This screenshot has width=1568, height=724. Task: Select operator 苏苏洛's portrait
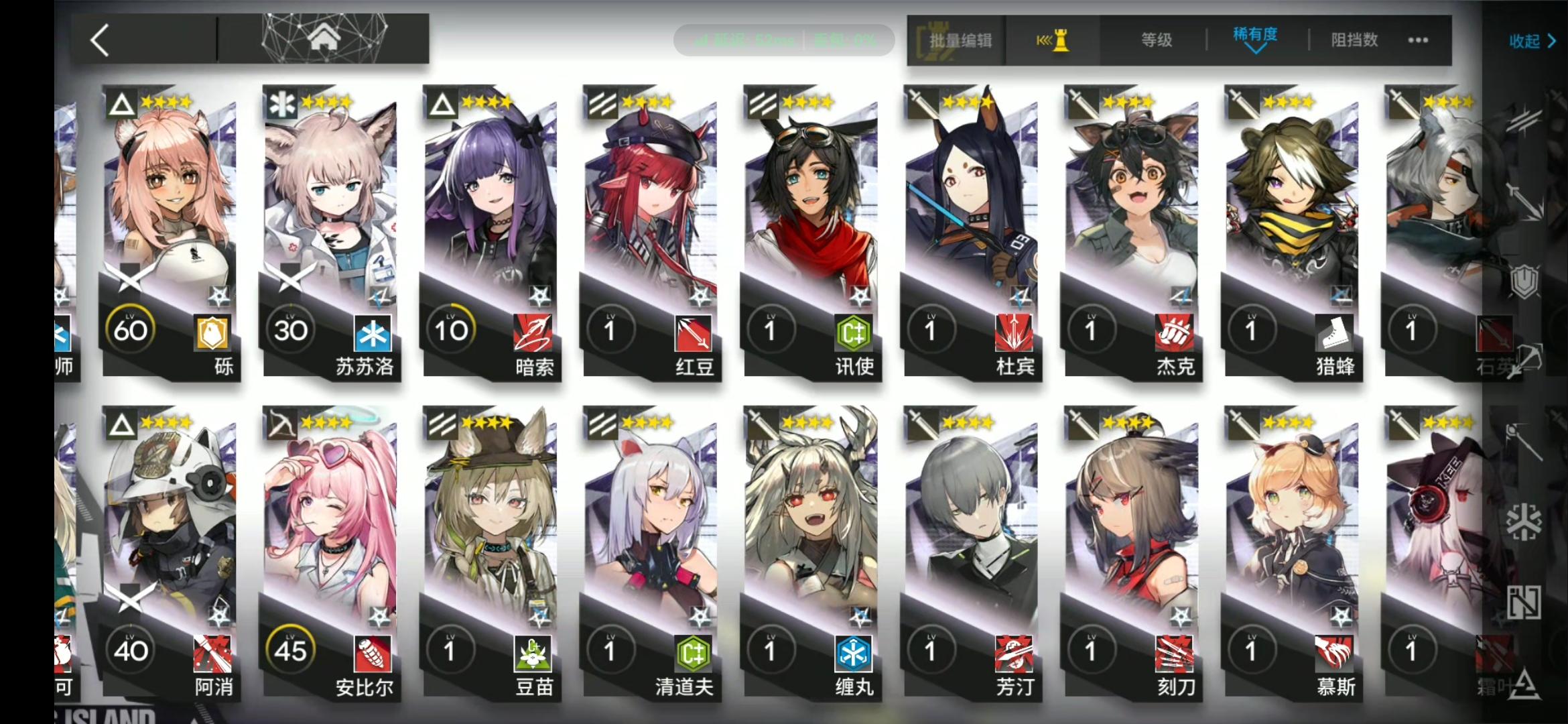(332, 201)
